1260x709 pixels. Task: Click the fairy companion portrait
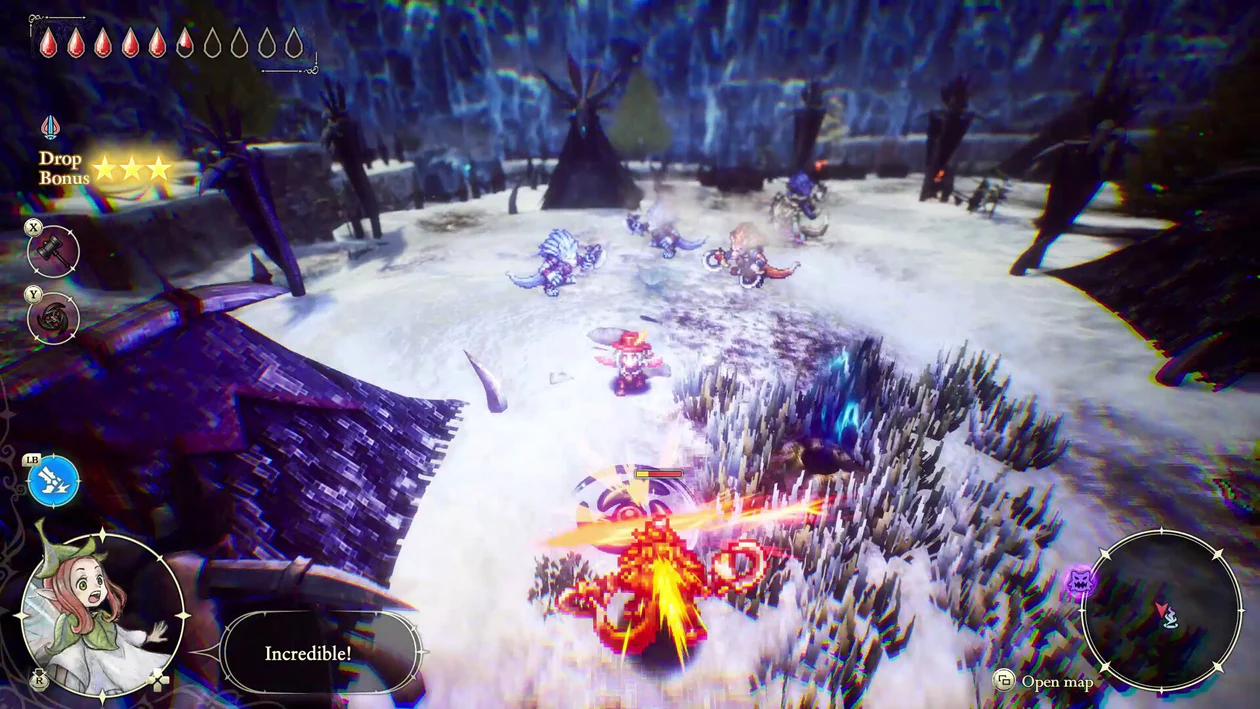click(102, 614)
